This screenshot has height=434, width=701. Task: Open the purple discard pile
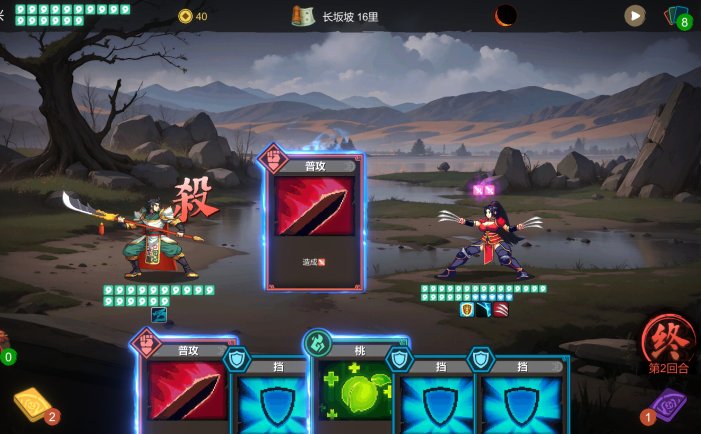(x=667, y=408)
